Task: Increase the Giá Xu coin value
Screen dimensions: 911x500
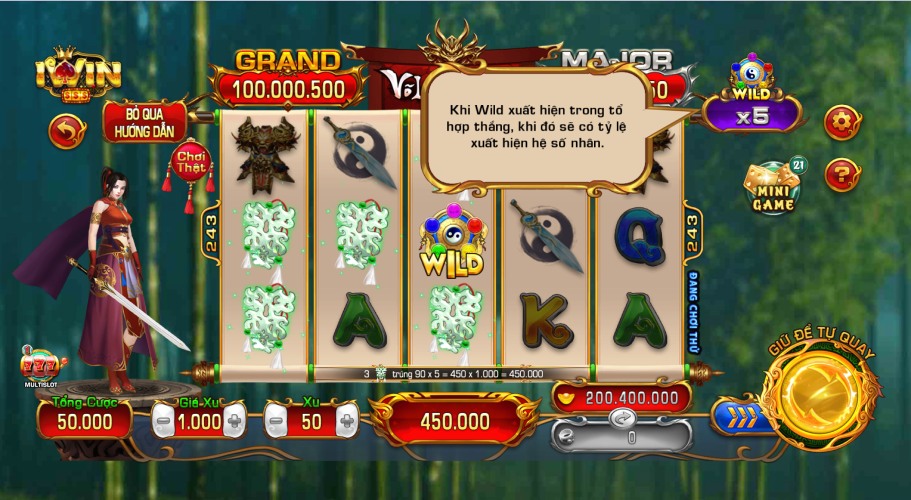Action: [x=234, y=422]
